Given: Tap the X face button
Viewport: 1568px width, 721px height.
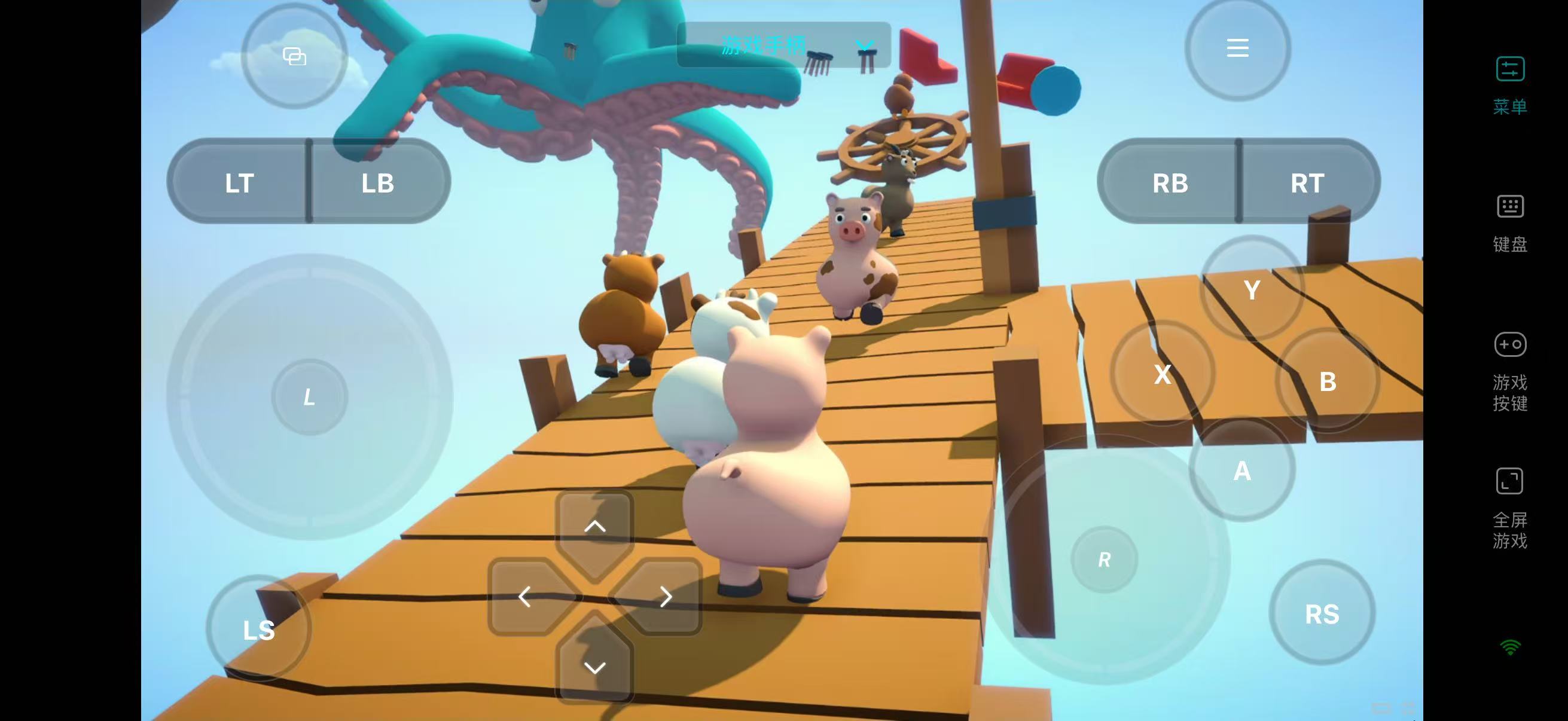Looking at the screenshot, I should (x=1163, y=374).
